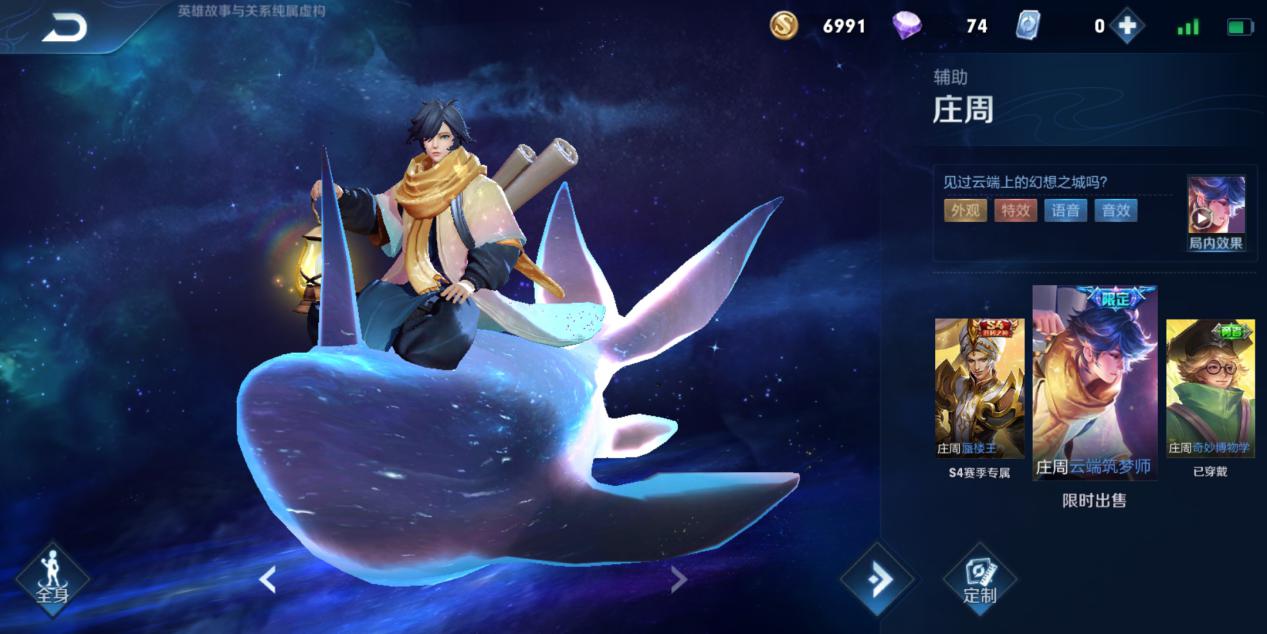Go back using the top-left return arrow
This screenshot has height=634, width=1267.
64,28
